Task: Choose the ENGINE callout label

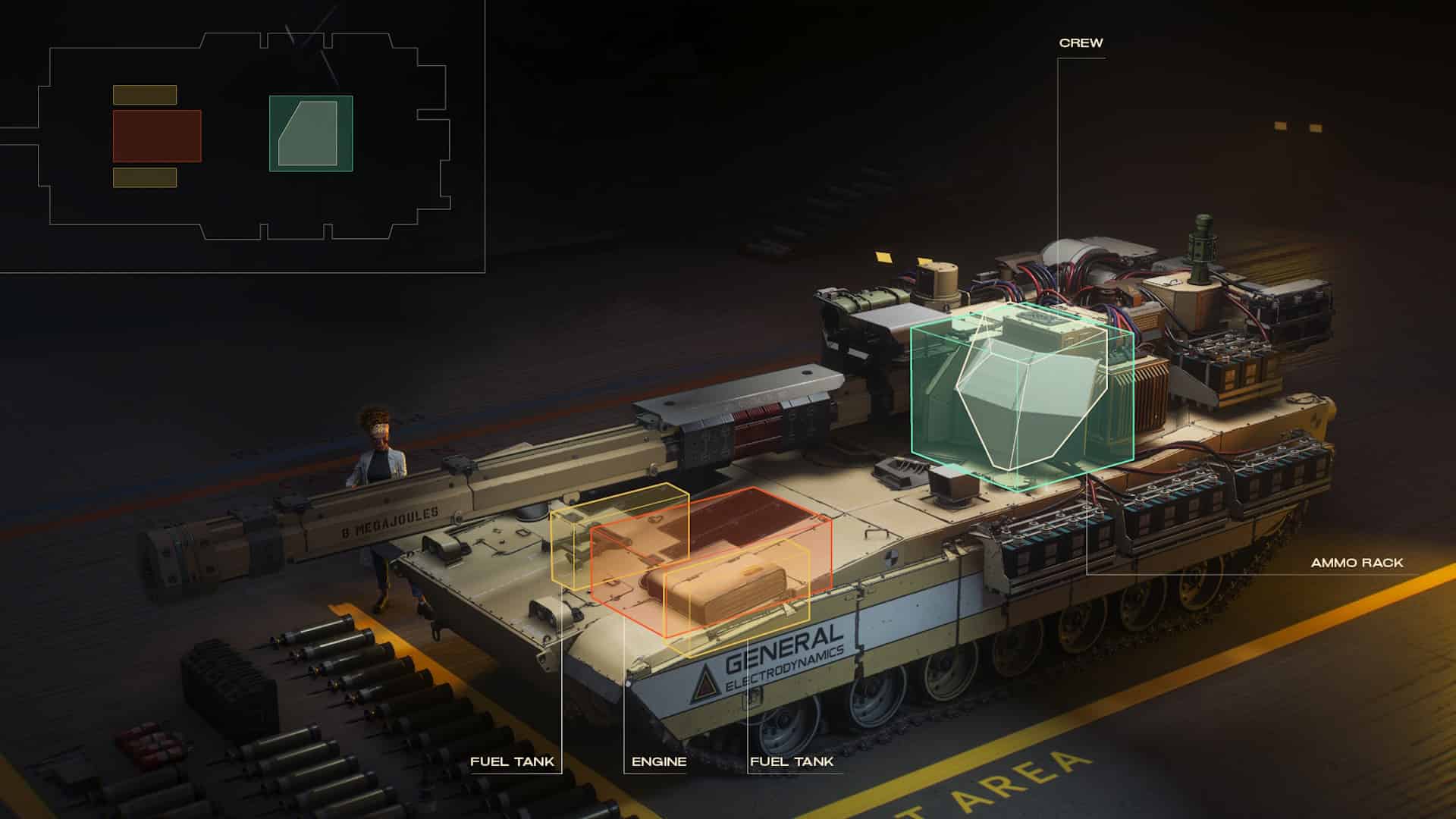Action: point(658,761)
